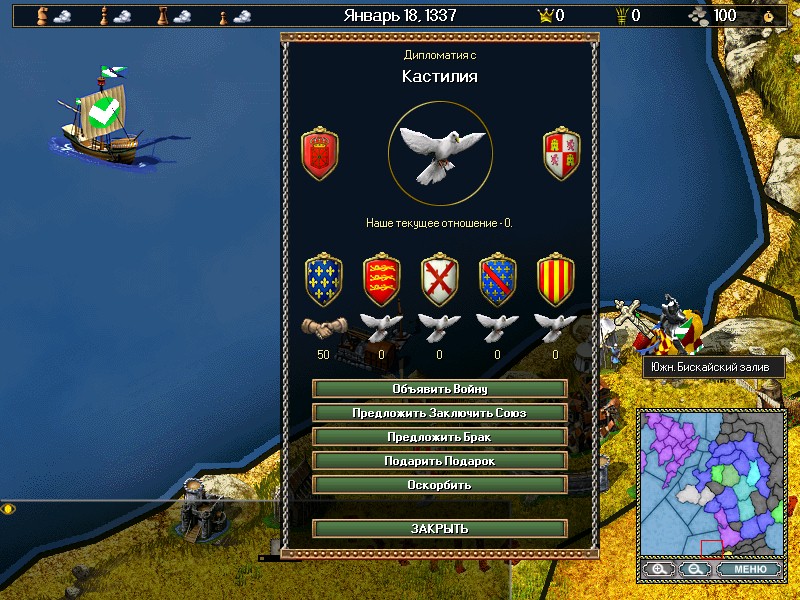The image size is (800, 600).
Task: Select the blue fleur-de-lis France shield
Action: [323, 282]
